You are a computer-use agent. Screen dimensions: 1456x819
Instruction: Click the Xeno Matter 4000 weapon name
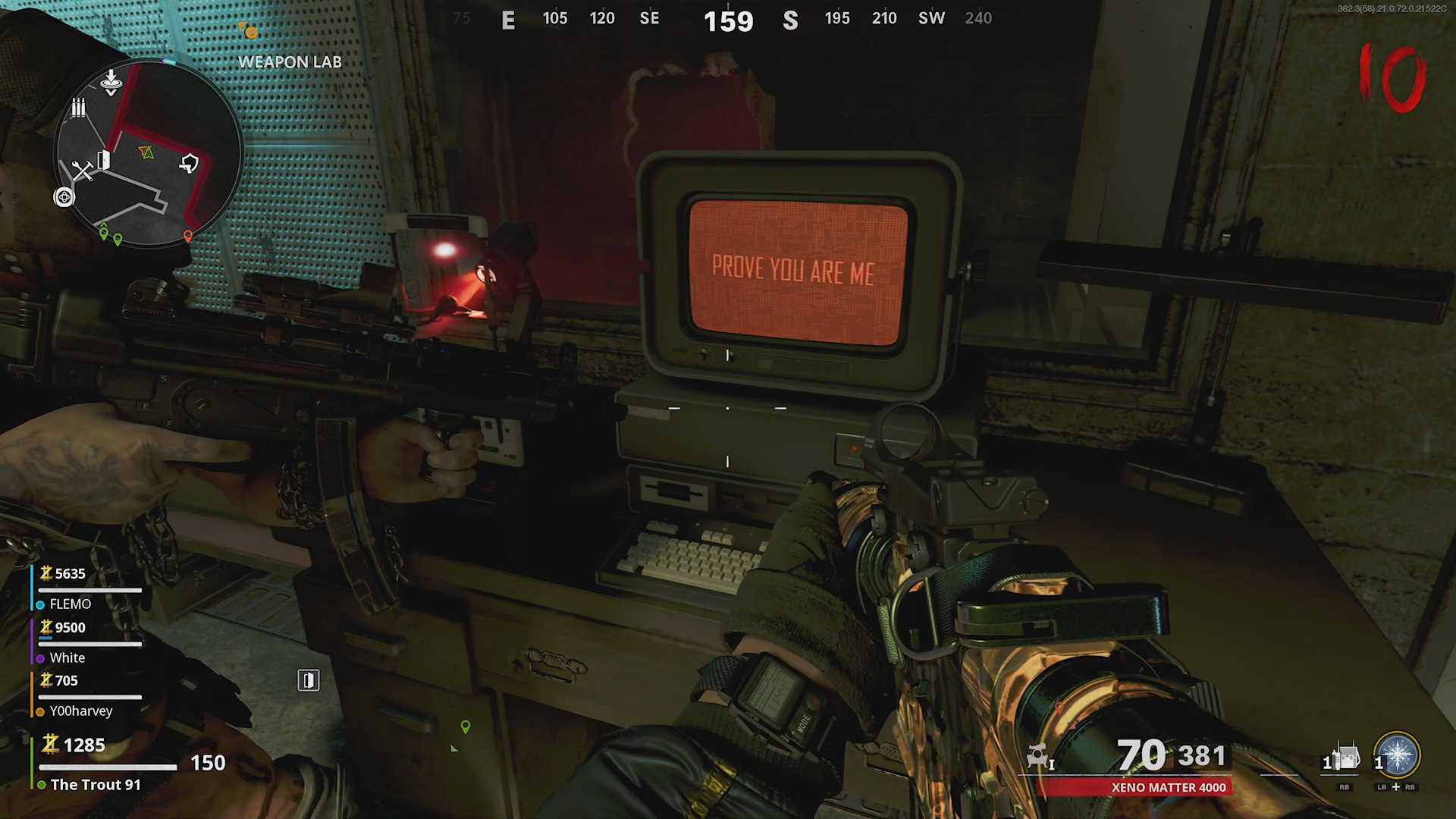(1169, 788)
